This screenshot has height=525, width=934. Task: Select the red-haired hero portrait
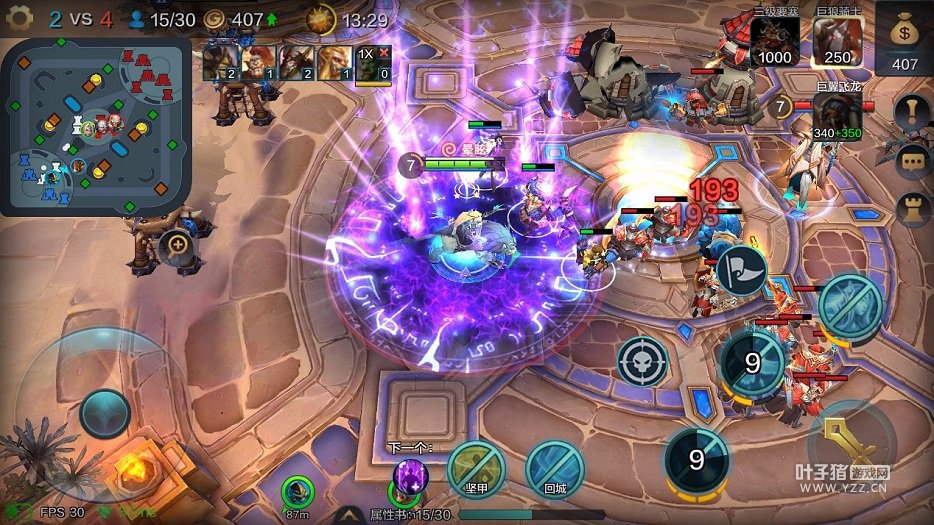pyautogui.click(x=258, y=62)
